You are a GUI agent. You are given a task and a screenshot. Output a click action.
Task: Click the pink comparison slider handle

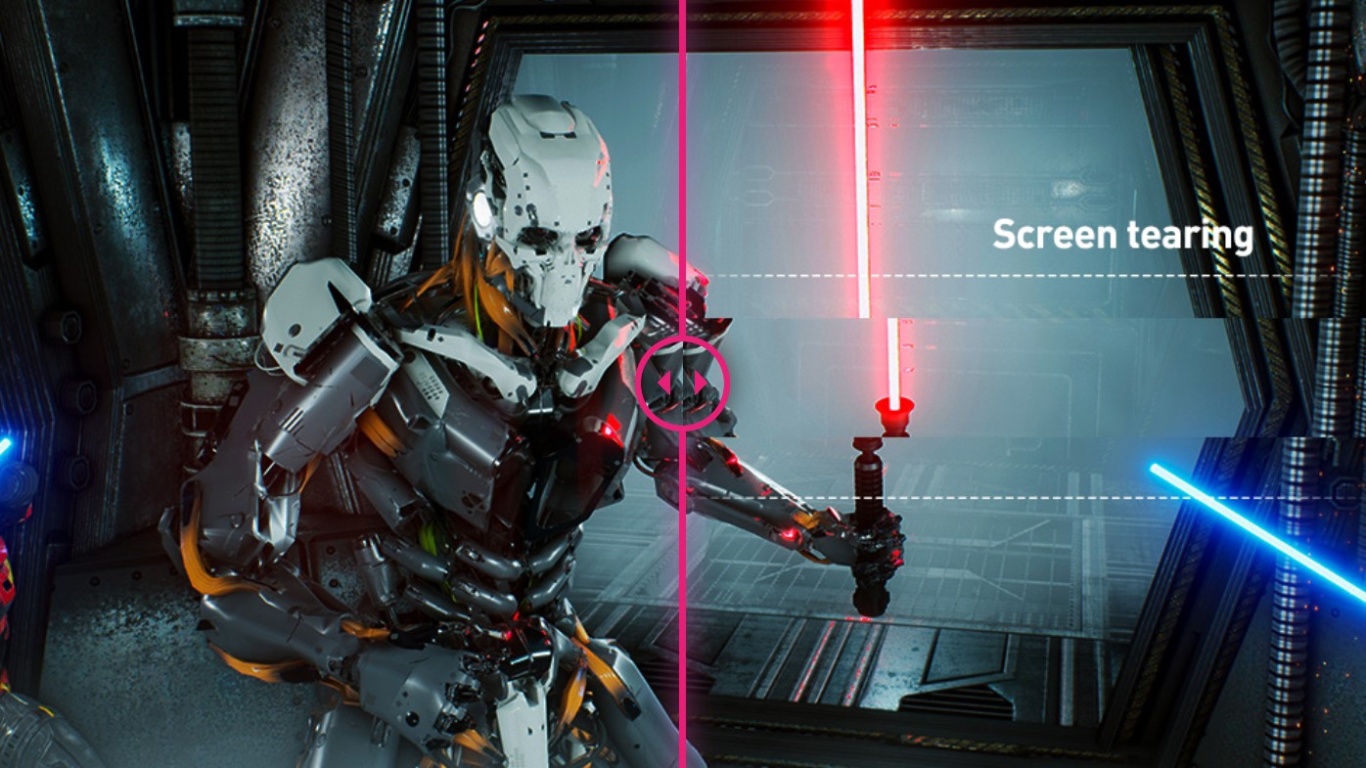point(683,384)
